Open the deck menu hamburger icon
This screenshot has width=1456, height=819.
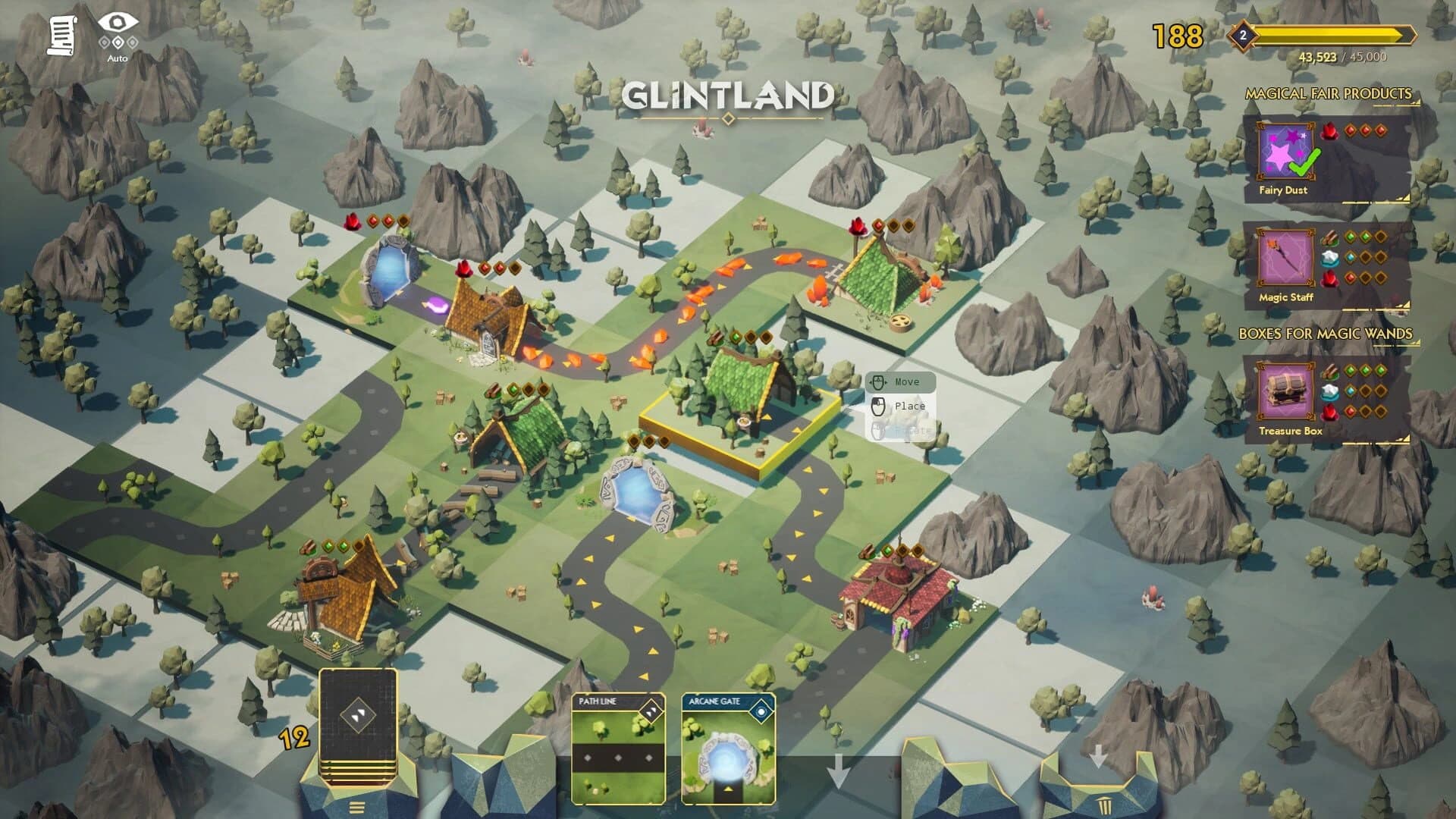click(x=356, y=805)
